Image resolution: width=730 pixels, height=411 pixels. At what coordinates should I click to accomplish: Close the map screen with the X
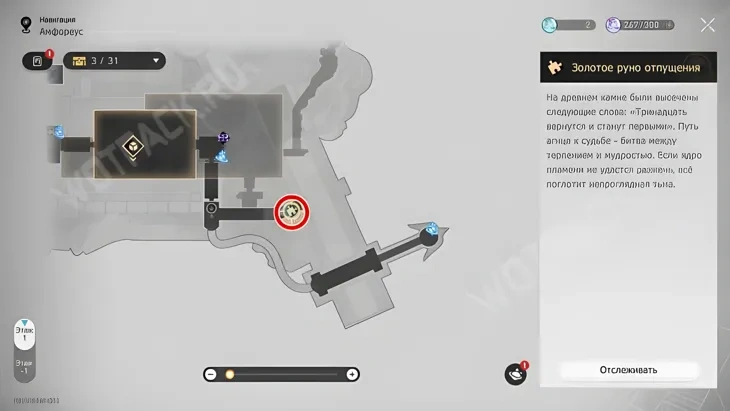coord(708,25)
